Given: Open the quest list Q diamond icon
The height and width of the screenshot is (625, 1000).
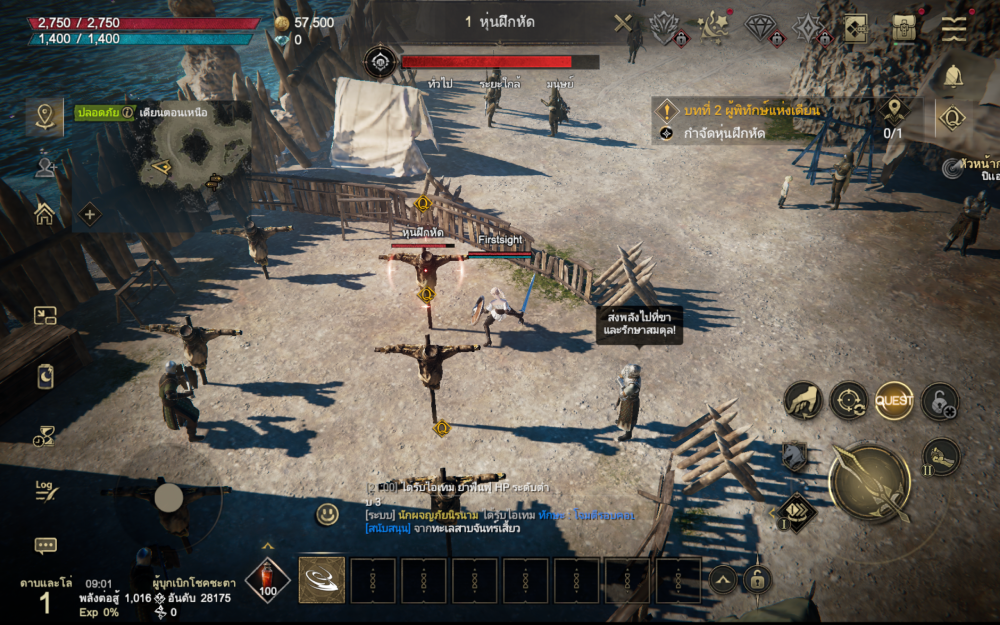Looking at the screenshot, I should (951, 119).
